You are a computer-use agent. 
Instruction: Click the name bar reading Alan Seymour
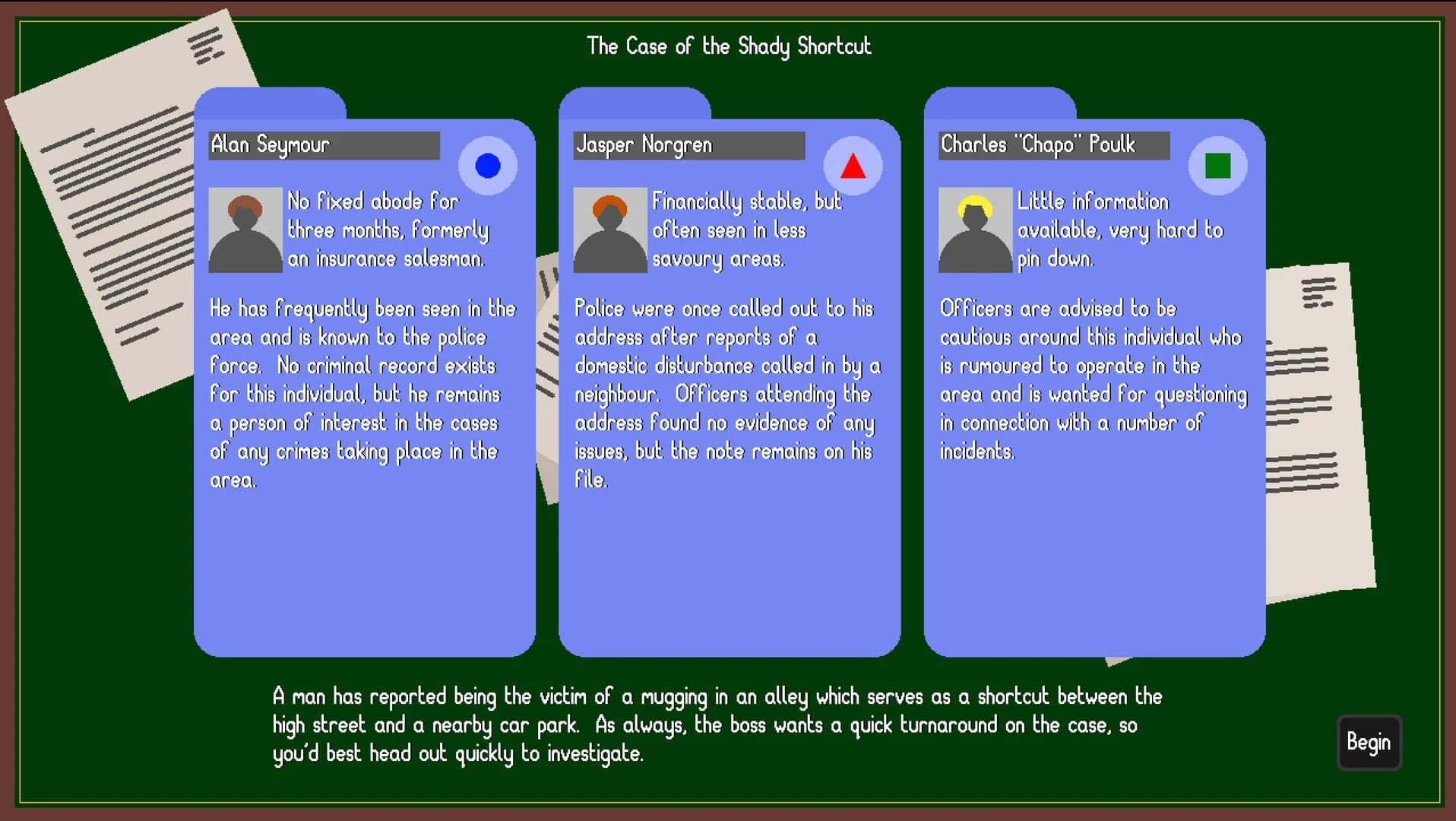coord(324,145)
